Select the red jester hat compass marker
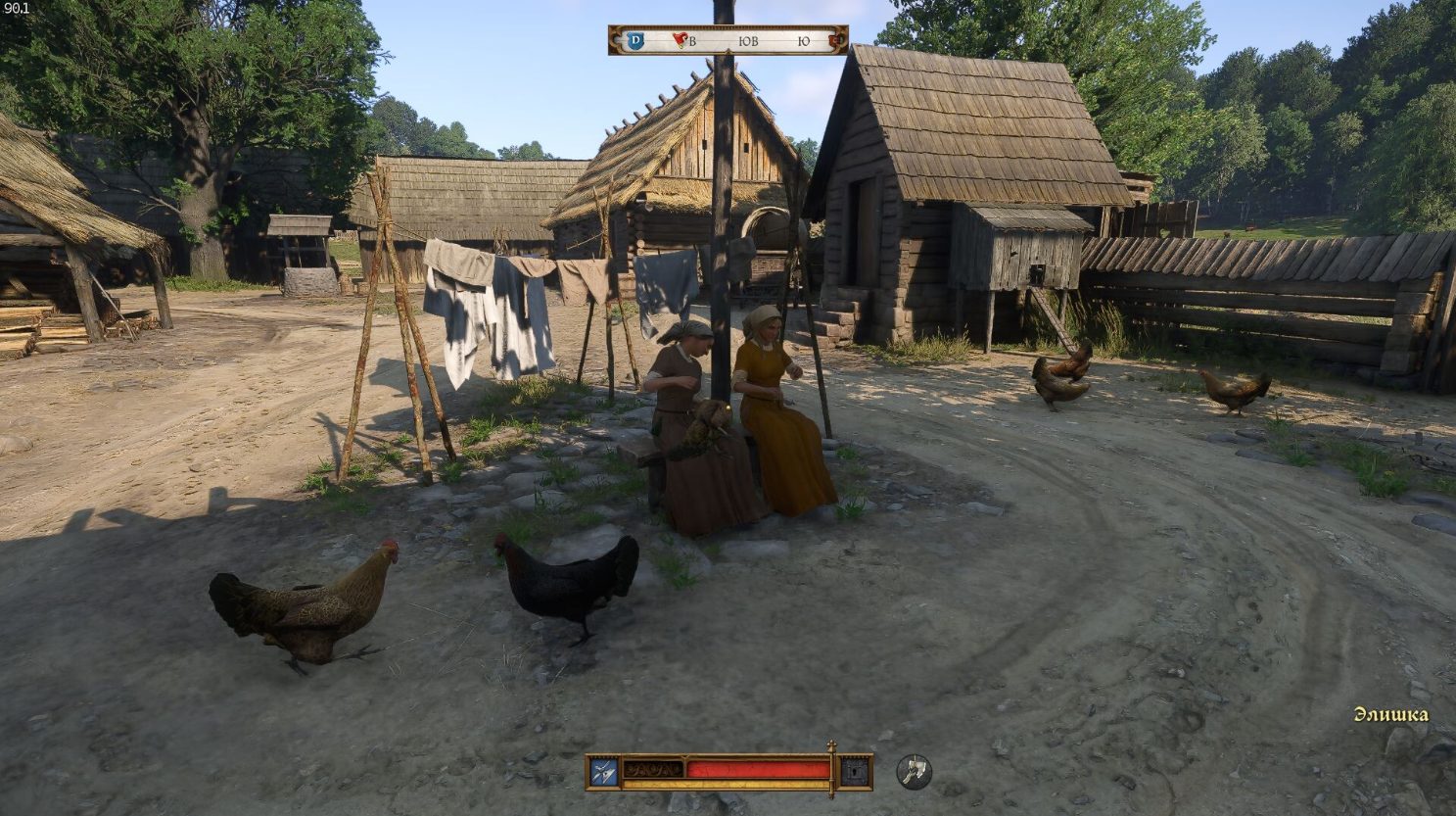This screenshot has width=1456, height=816. pos(681,40)
